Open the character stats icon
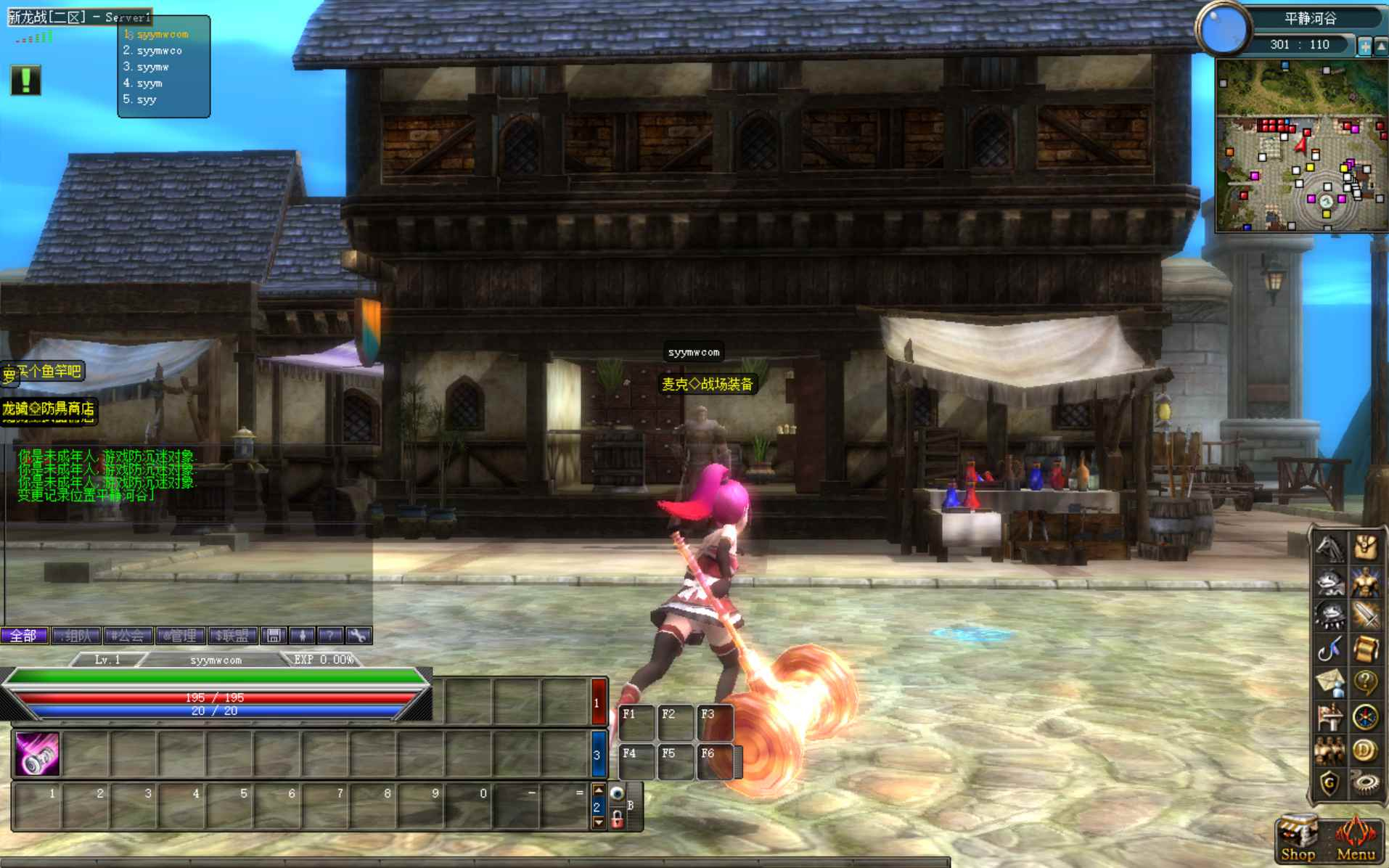The width and height of the screenshot is (1389, 868). 1366,581
